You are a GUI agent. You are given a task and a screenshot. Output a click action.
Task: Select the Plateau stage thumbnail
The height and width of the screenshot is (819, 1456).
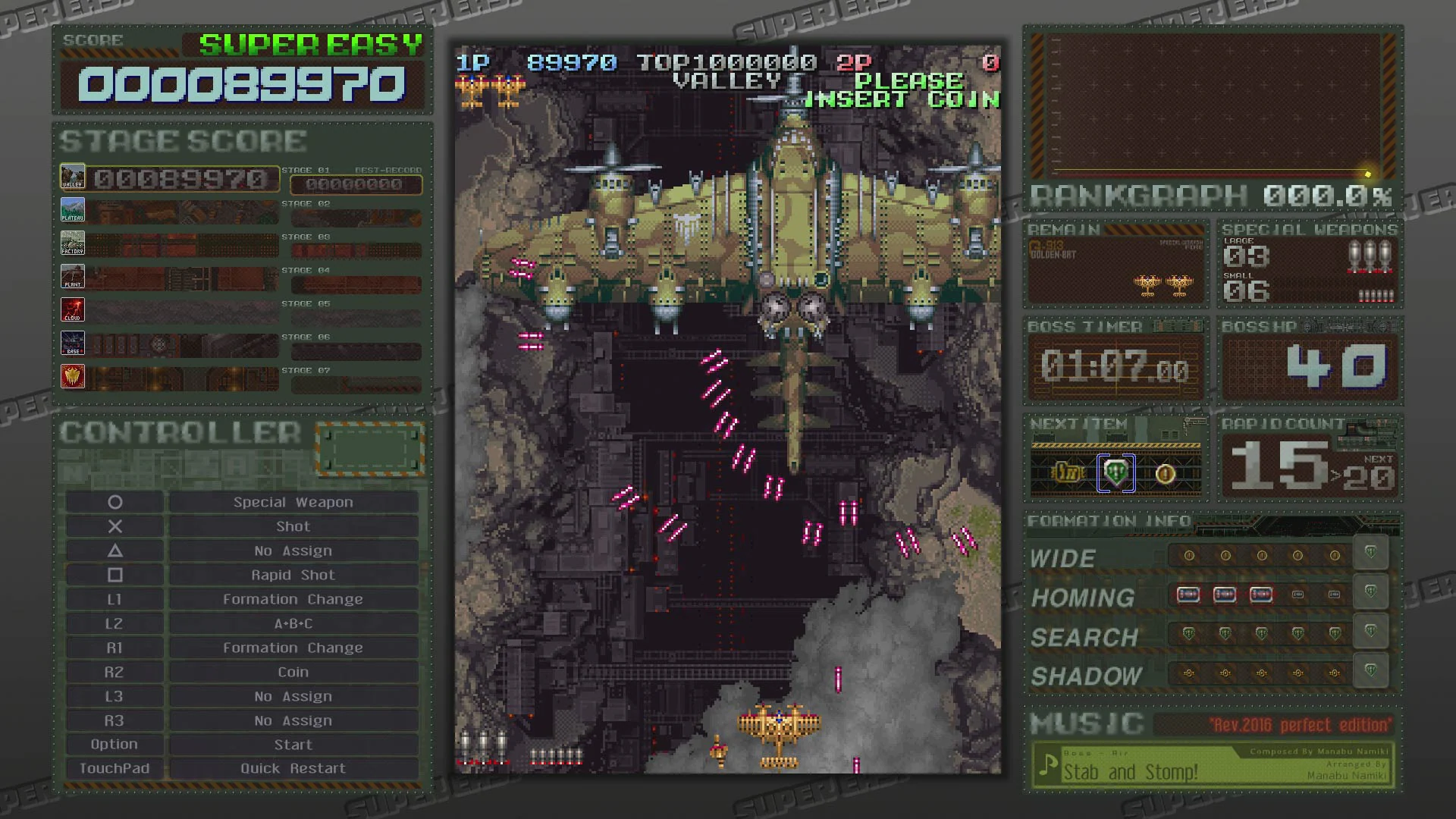click(x=73, y=209)
